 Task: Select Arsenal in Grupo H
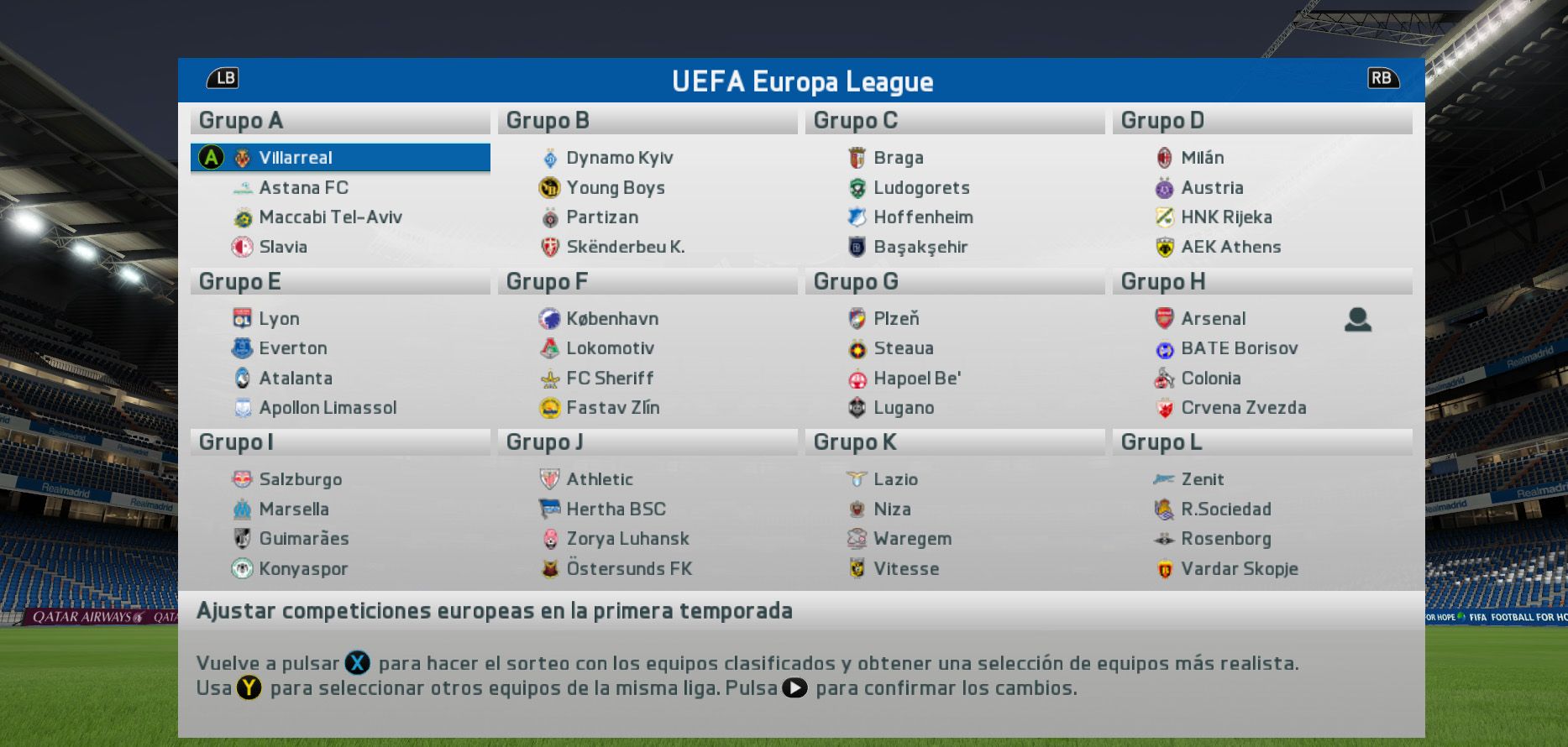point(1213,319)
